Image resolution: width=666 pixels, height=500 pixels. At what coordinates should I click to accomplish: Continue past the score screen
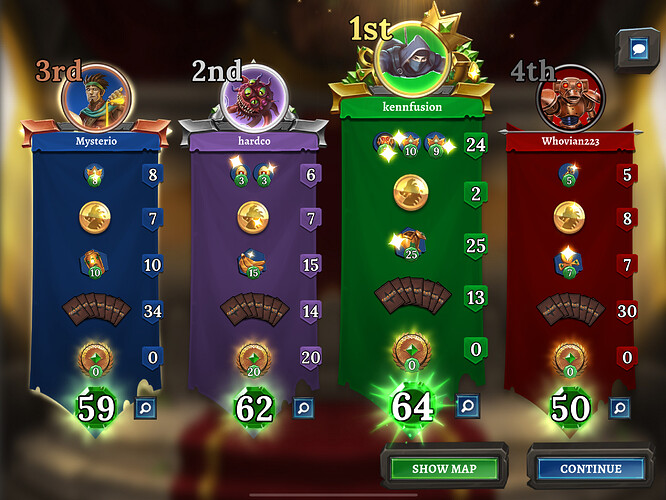pos(590,468)
